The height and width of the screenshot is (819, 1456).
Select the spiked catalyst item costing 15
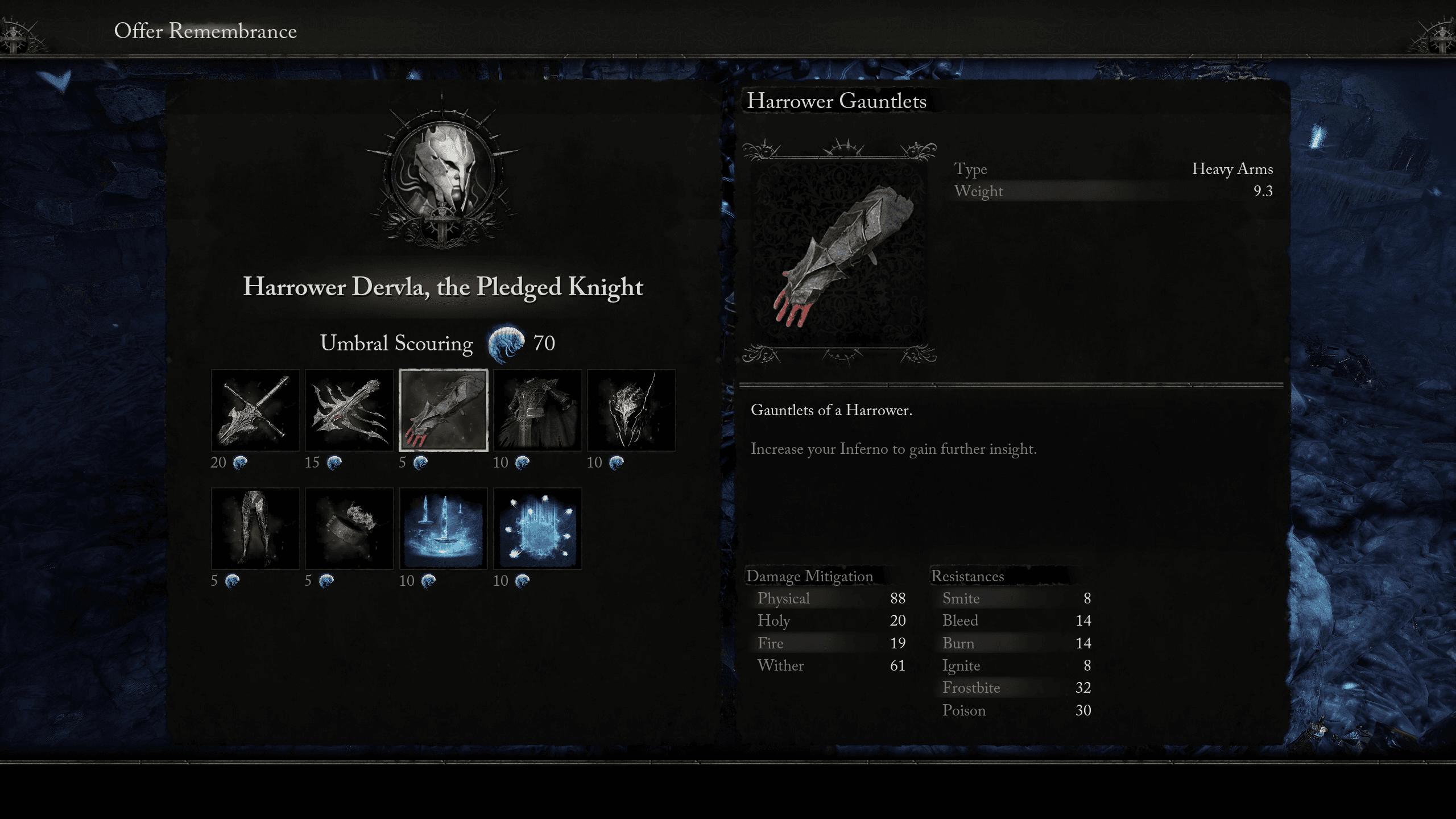349,409
